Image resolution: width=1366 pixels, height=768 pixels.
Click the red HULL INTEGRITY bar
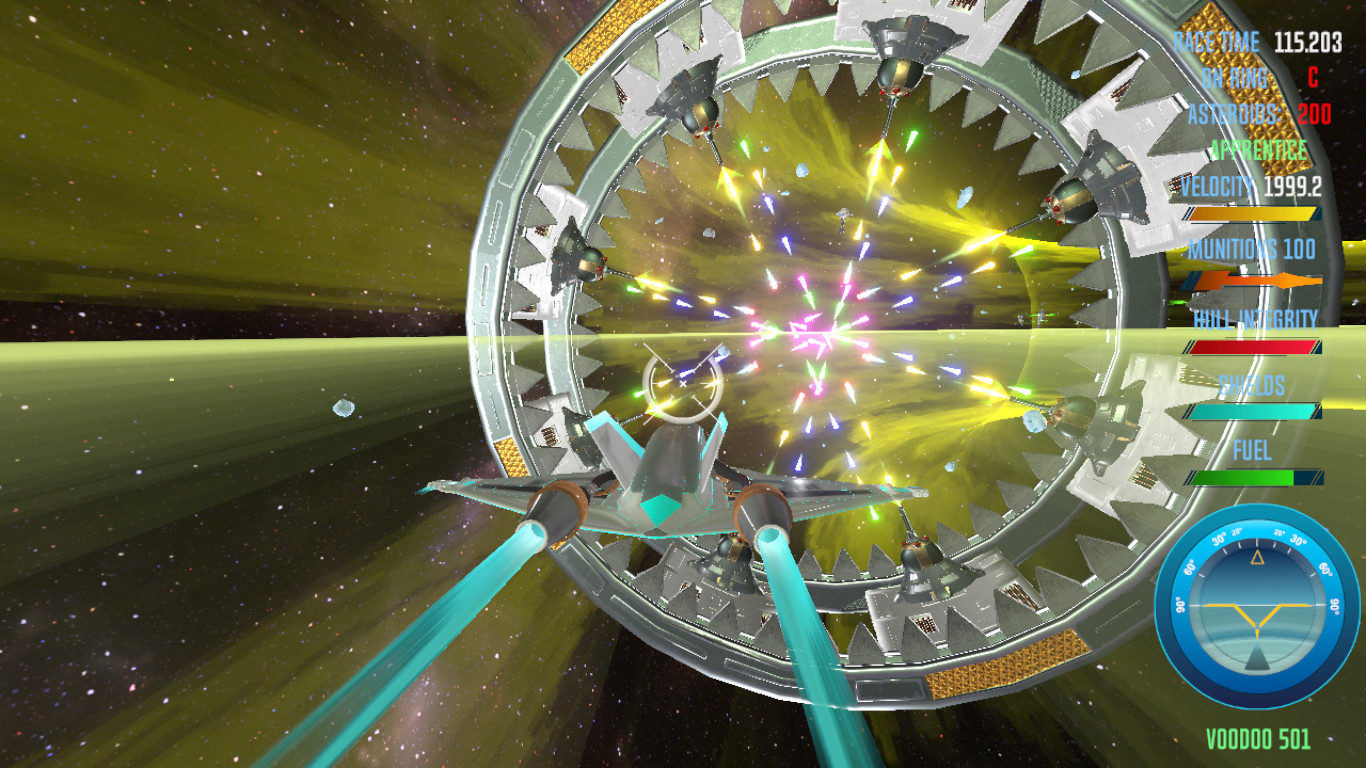click(1252, 349)
